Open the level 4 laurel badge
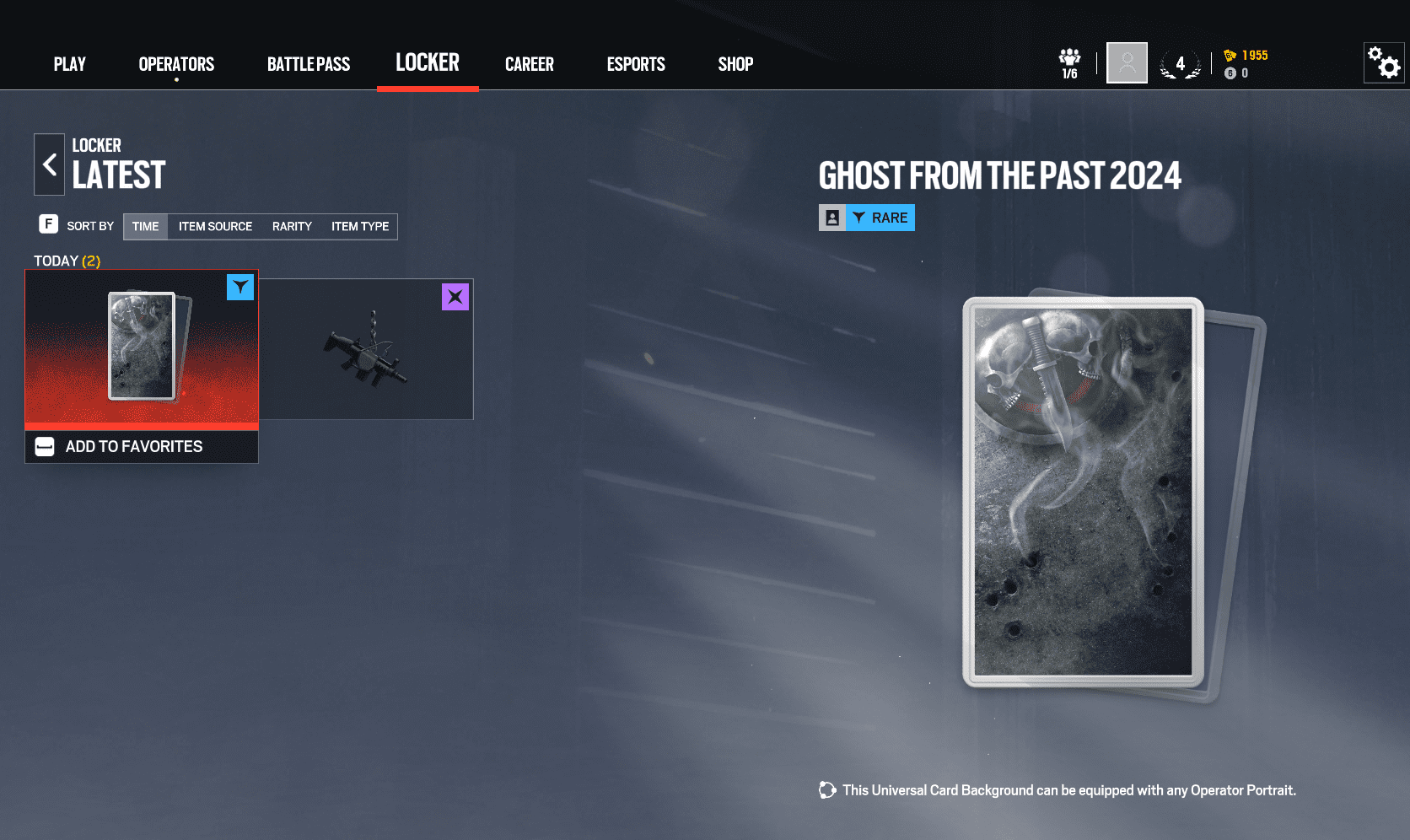This screenshot has width=1410, height=840. [1180, 63]
